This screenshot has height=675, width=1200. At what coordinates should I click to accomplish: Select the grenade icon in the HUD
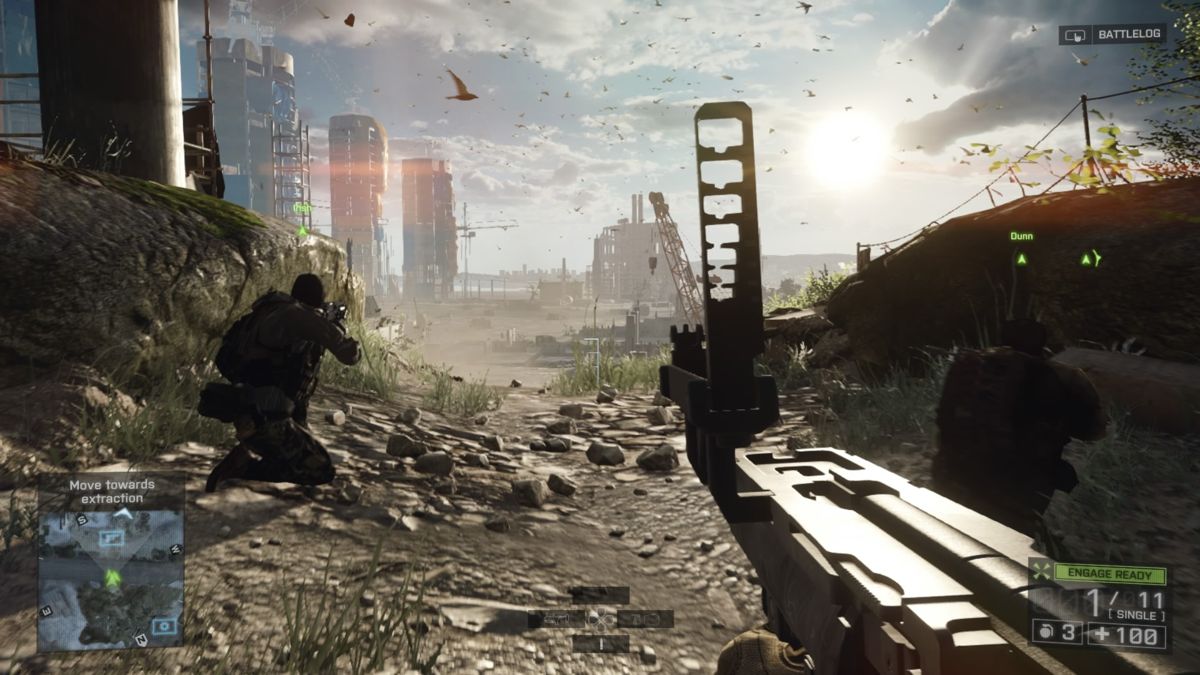(x=1045, y=634)
